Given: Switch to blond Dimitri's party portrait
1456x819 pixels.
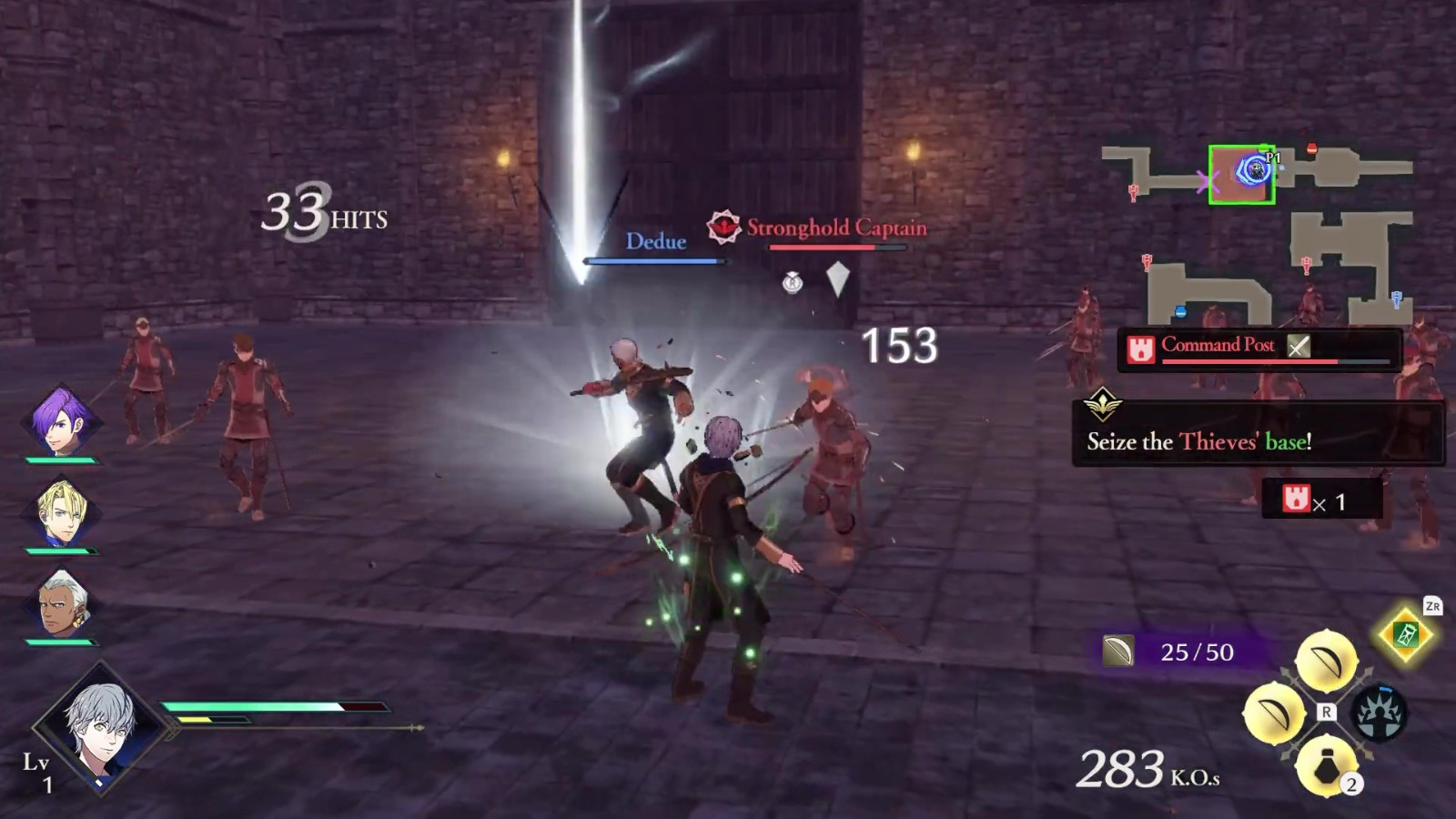Looking at the screenshot, I should (x=60, y=512).
